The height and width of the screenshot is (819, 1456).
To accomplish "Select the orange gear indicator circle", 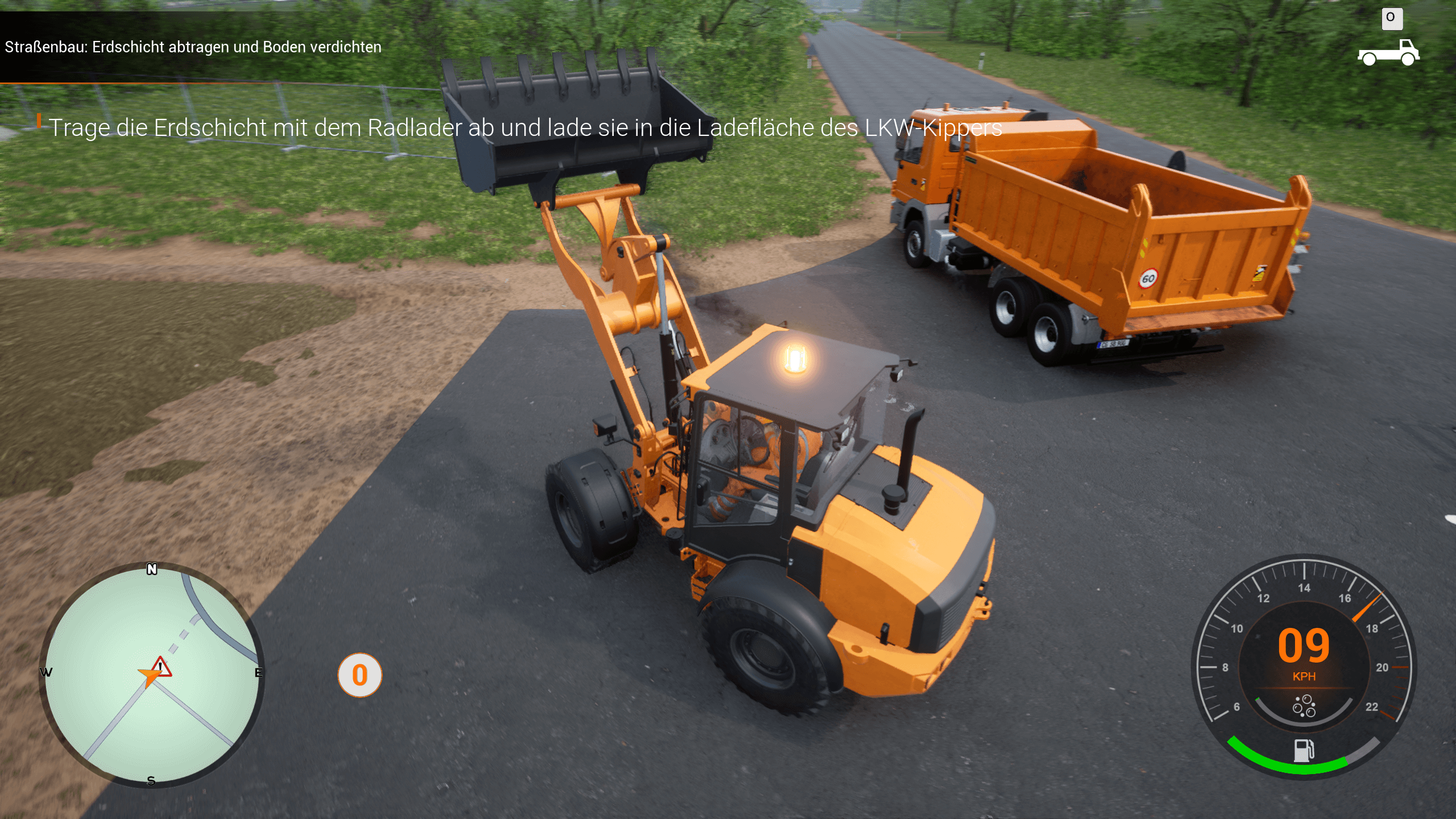I will point(359,675).
